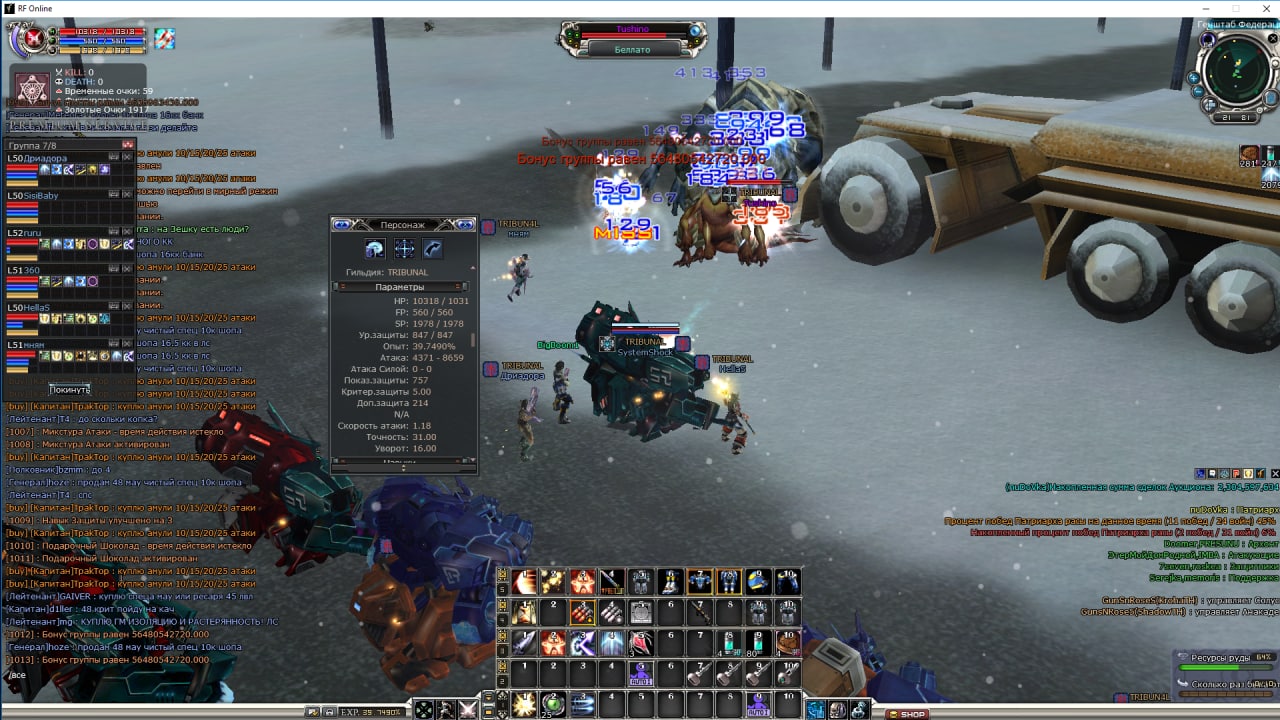
Task: Select party member SisiBaby in group list
Action: 35,195
